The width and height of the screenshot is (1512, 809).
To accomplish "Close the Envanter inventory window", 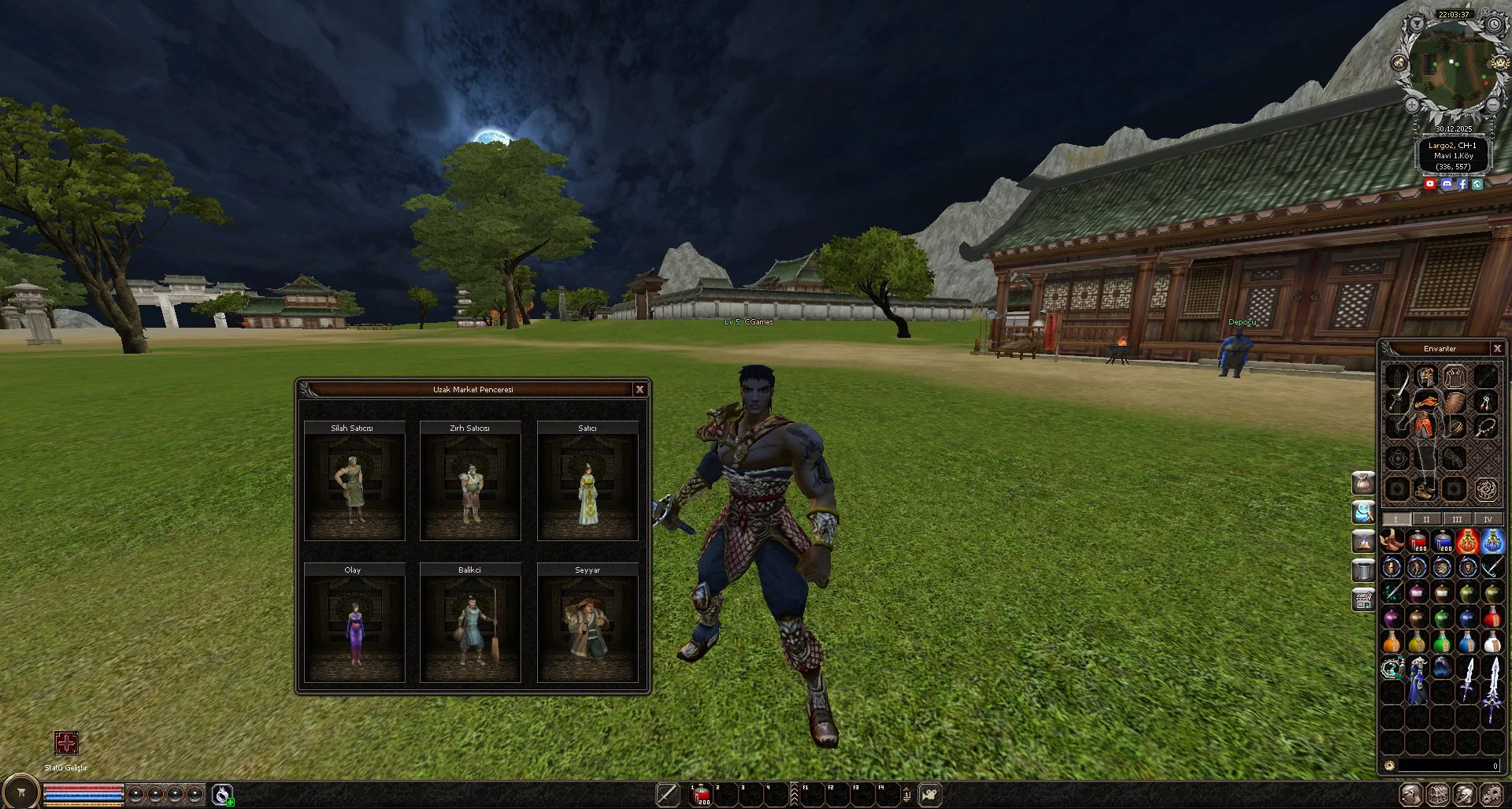I will (x=1497, y=348).
